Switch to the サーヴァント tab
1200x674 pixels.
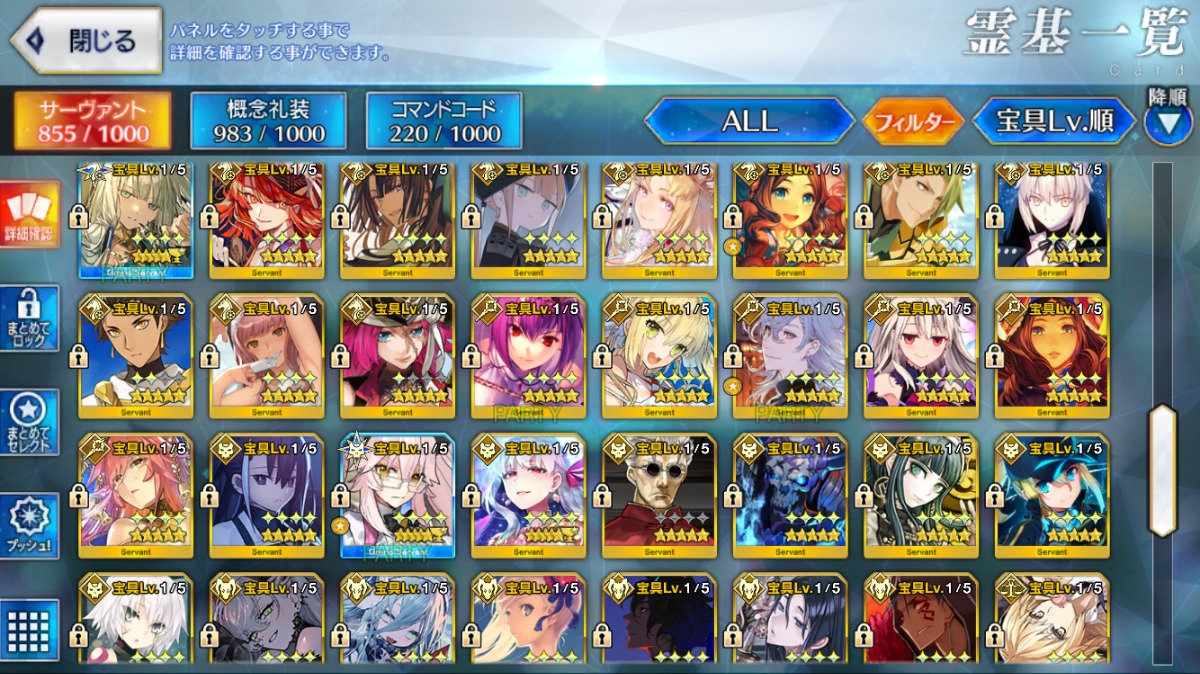[x=93, y=121]
